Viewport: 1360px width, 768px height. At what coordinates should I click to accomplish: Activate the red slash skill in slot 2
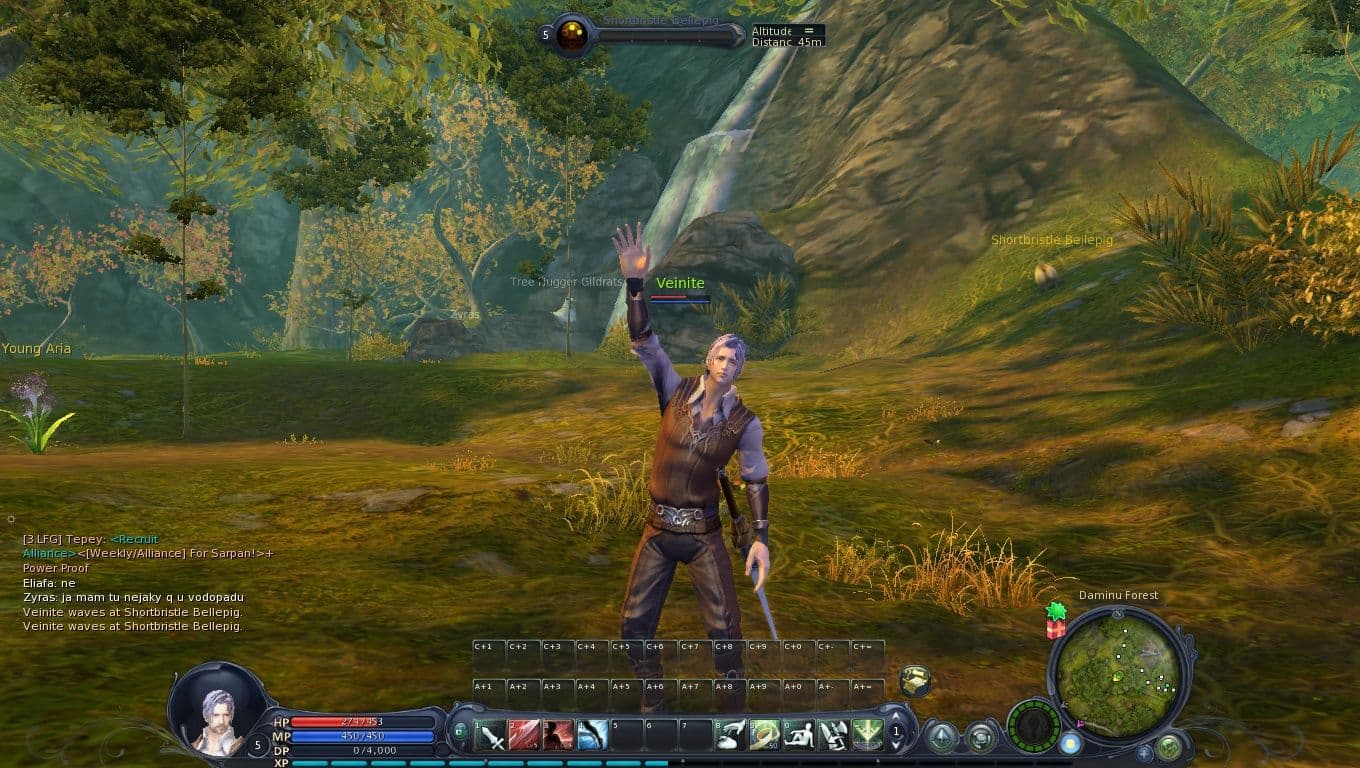click(x=525, y=736)
